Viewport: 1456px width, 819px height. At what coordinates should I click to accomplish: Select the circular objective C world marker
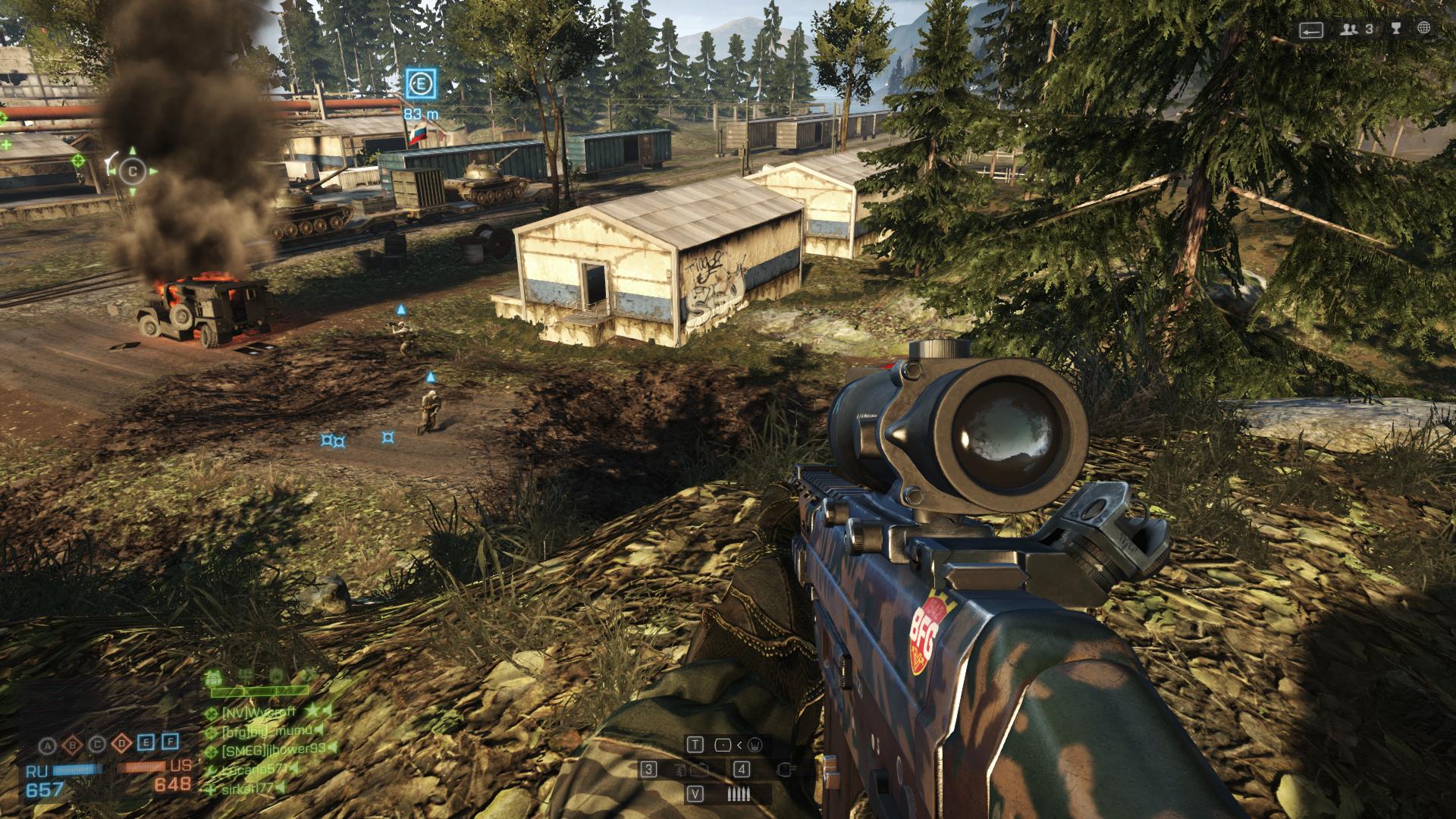coord(133,171)
